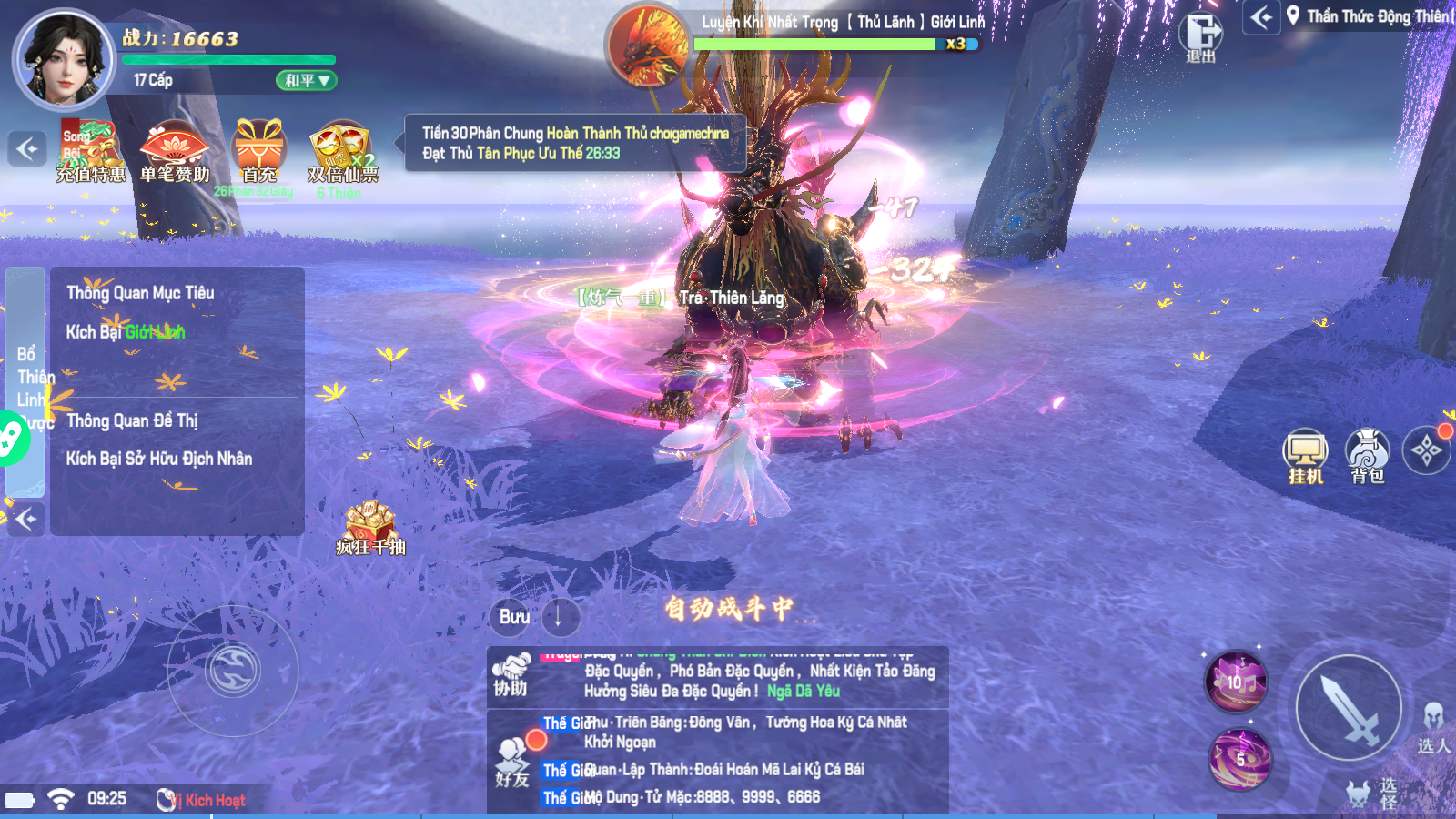Open the 协助 assist handshake button
The image size is (1456, 819).
tap(511, 675)
